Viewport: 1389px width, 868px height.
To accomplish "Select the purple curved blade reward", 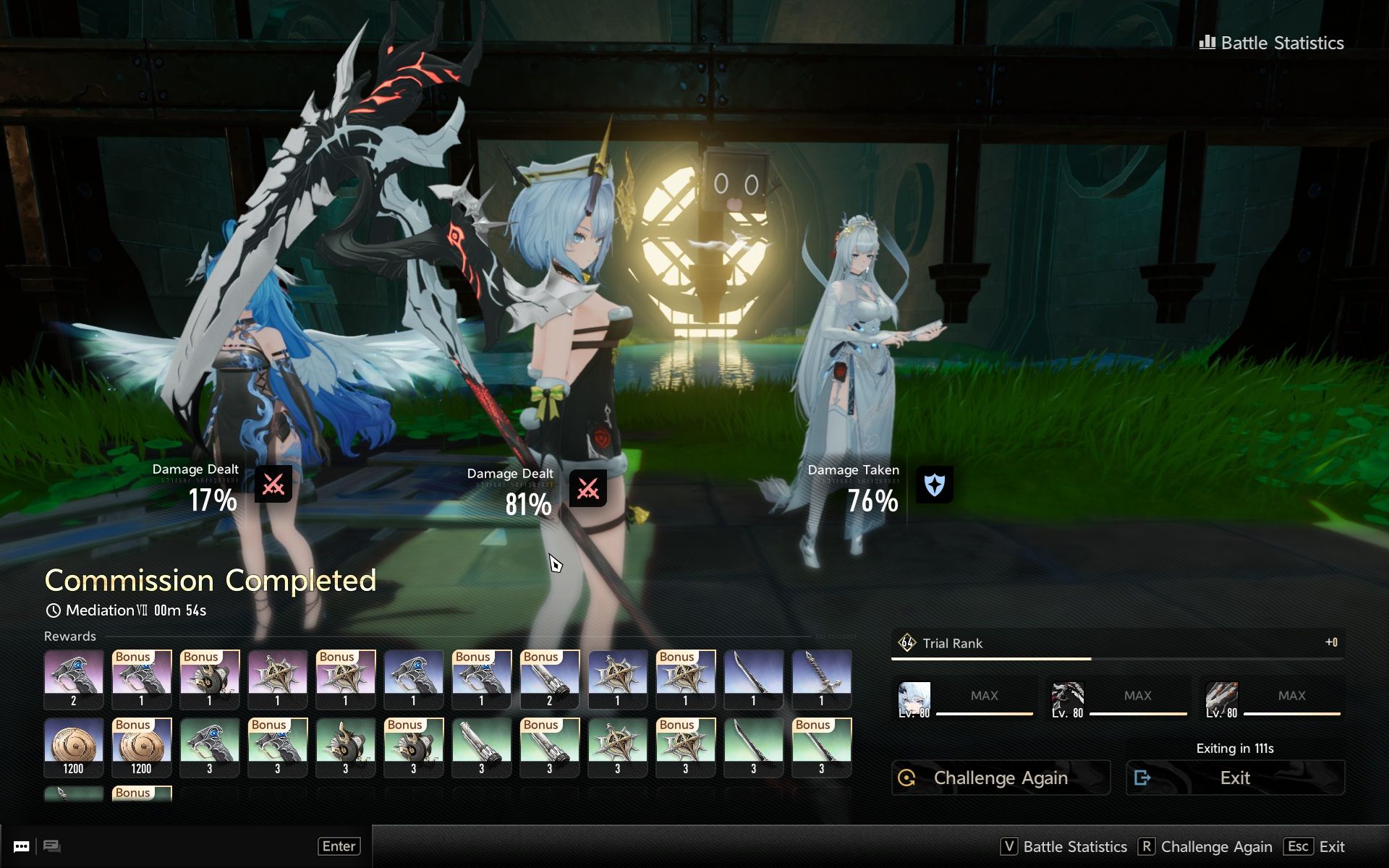I will [753, 678].
